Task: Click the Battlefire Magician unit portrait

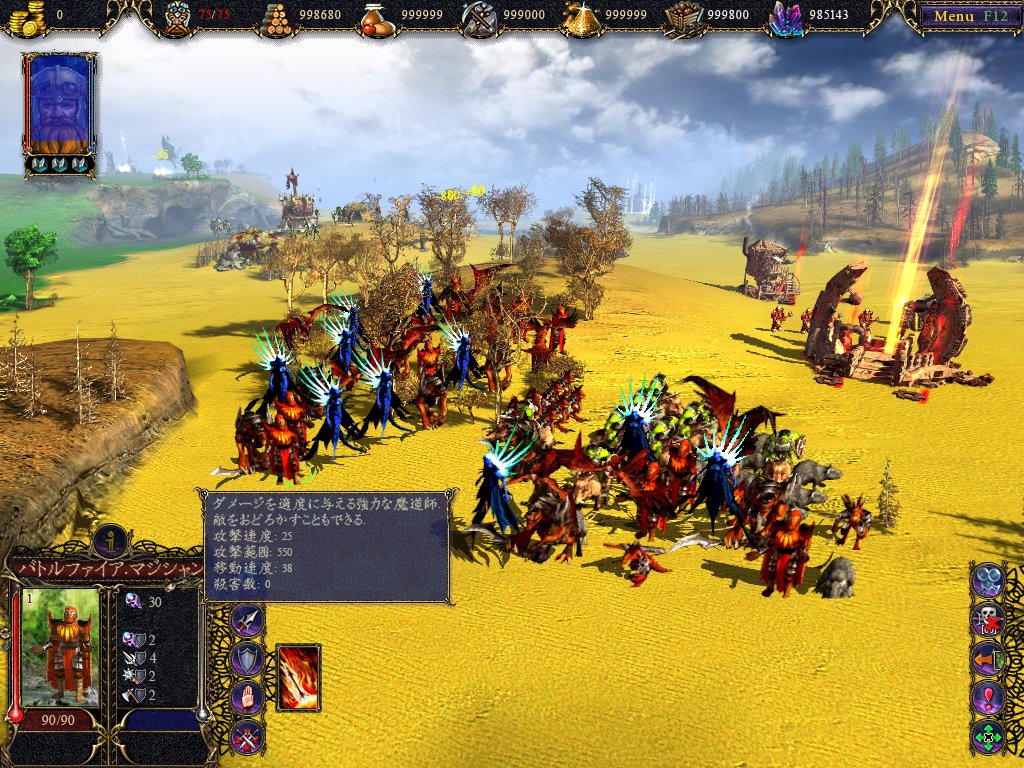Action: pos(61,647)
